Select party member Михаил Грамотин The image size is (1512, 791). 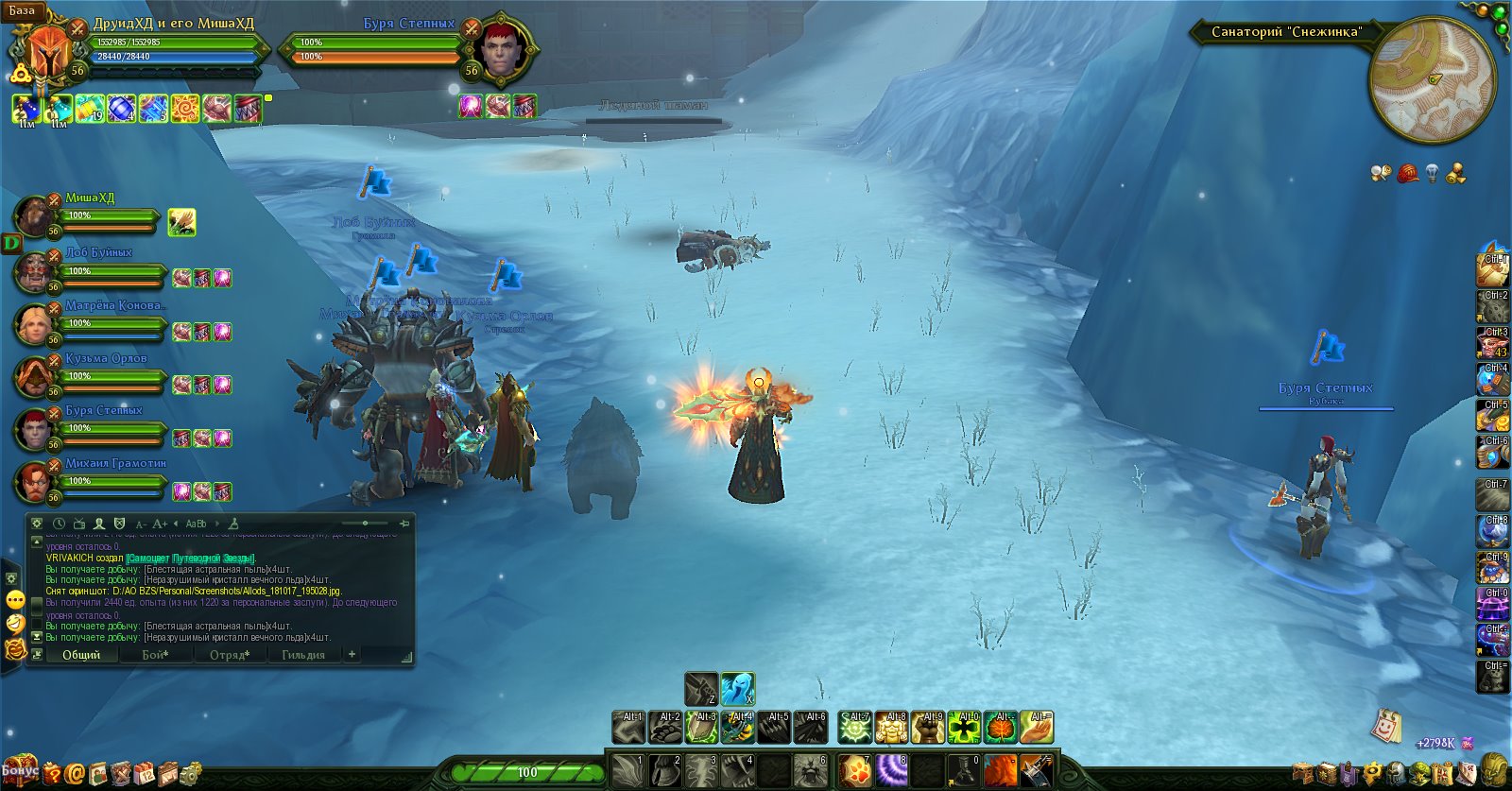tap(34, 481)
